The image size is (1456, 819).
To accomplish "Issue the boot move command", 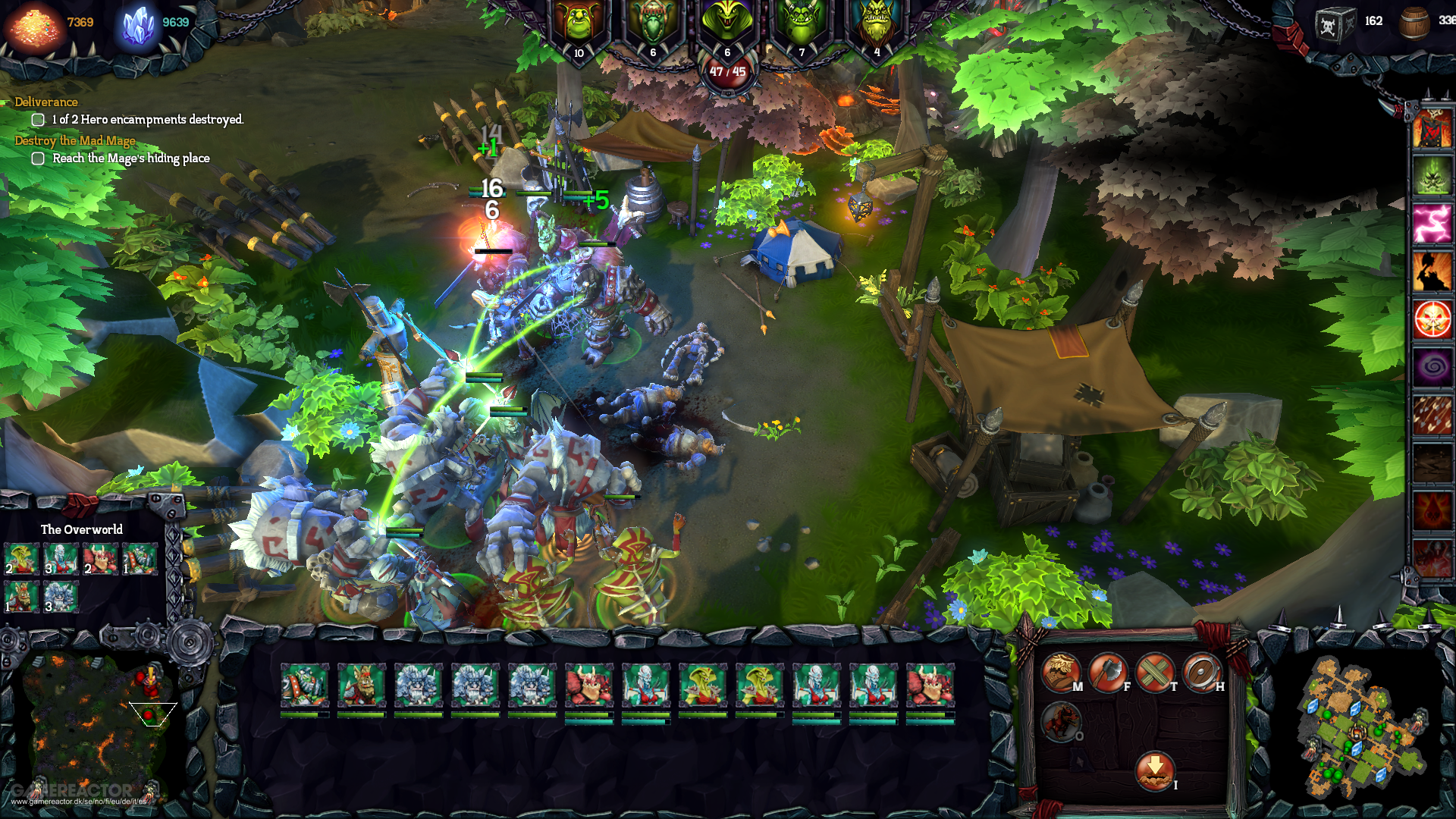I will pyautogui.click(x=1060, y=672).
